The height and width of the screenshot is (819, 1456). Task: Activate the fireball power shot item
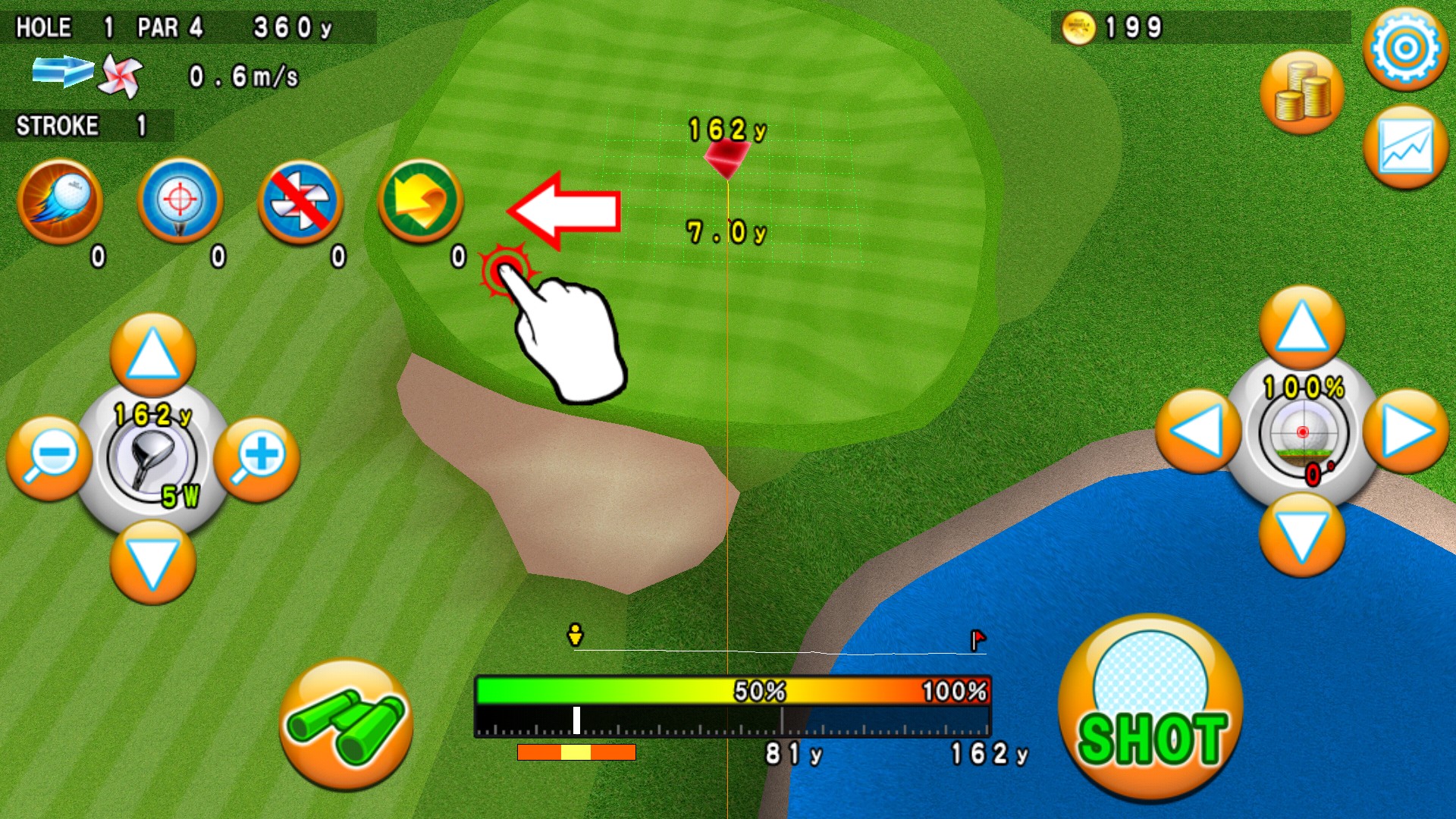coord(61,201)
